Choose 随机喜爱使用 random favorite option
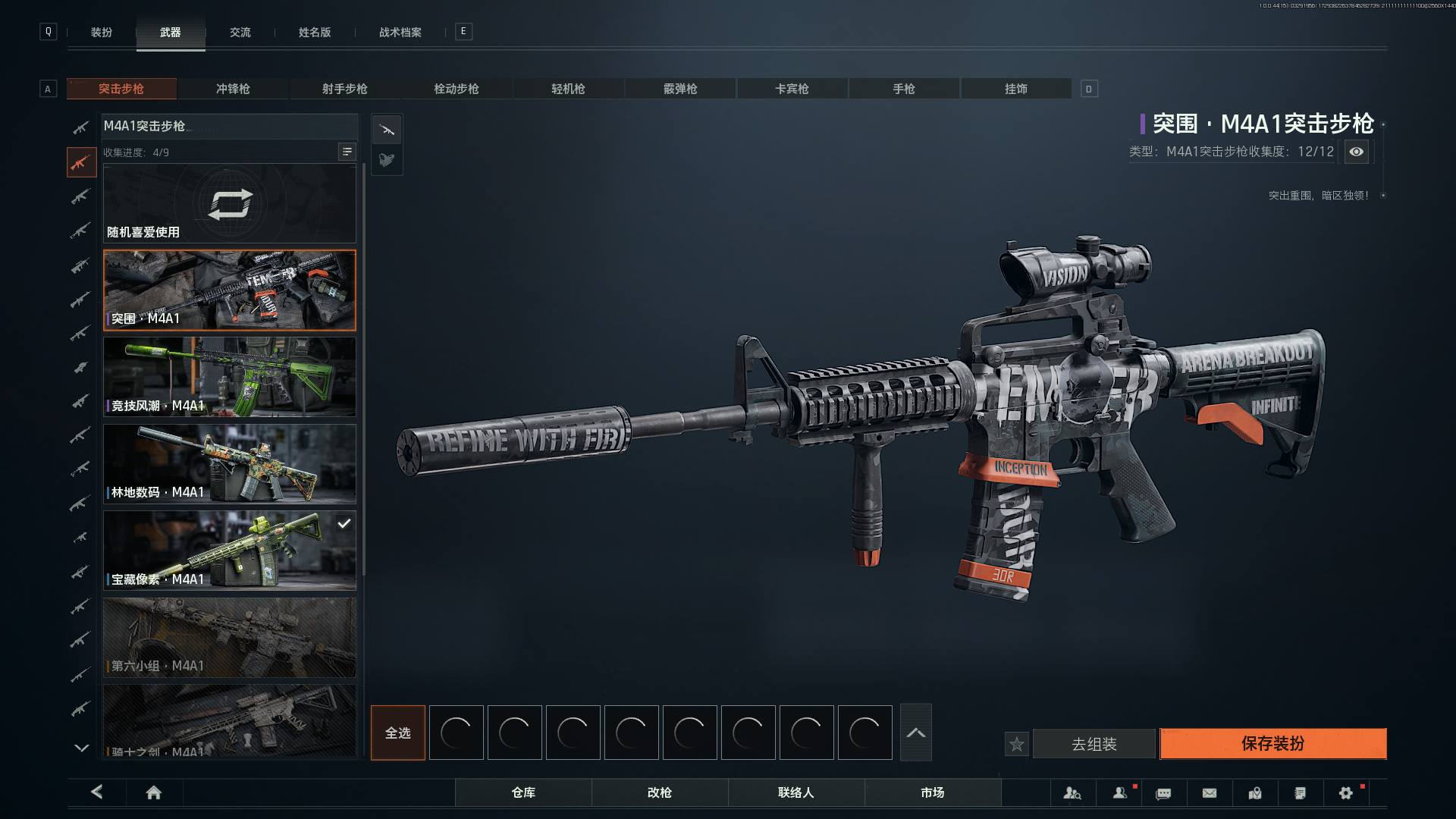Image resolution: width=1456 pixels, height=819 pixels. (229, 204)
